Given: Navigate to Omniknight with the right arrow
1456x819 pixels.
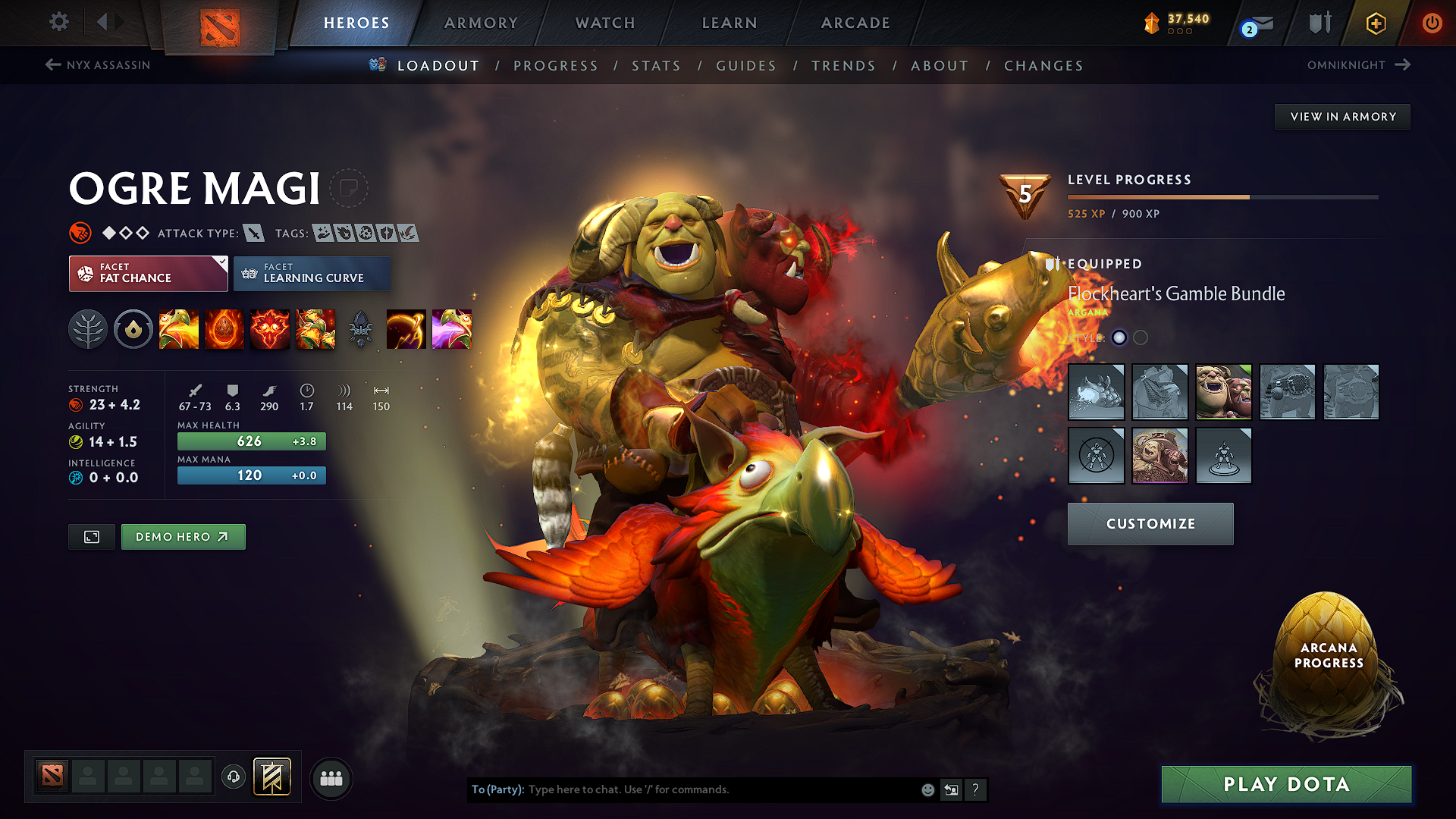Looking at the screenshot, I should (1401, 65).
